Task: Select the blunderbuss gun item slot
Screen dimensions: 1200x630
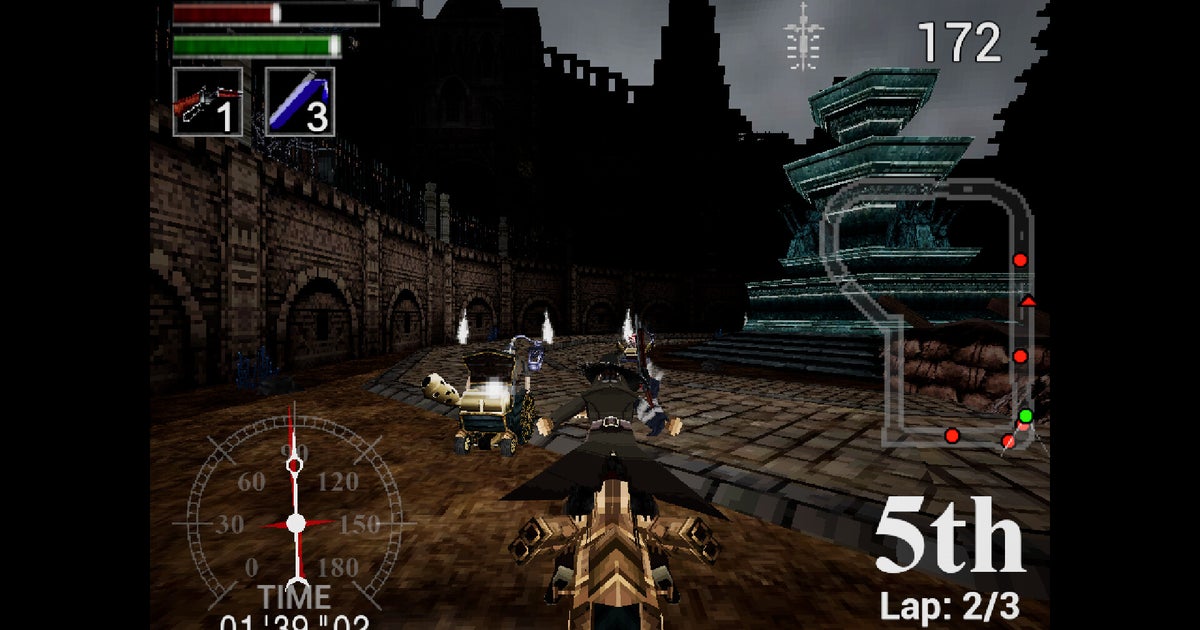Action: [208, 102]
